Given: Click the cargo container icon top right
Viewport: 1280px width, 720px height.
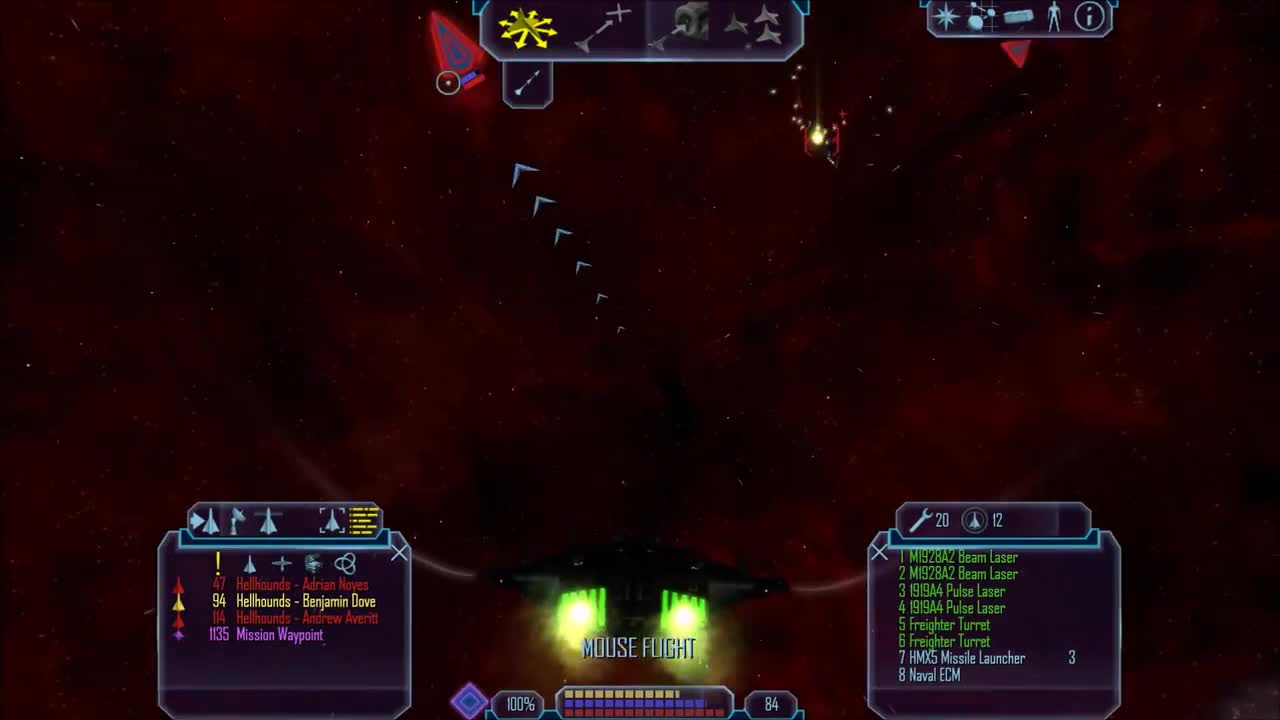Looking at the screenshot, I should click(x=1017, y=17).
